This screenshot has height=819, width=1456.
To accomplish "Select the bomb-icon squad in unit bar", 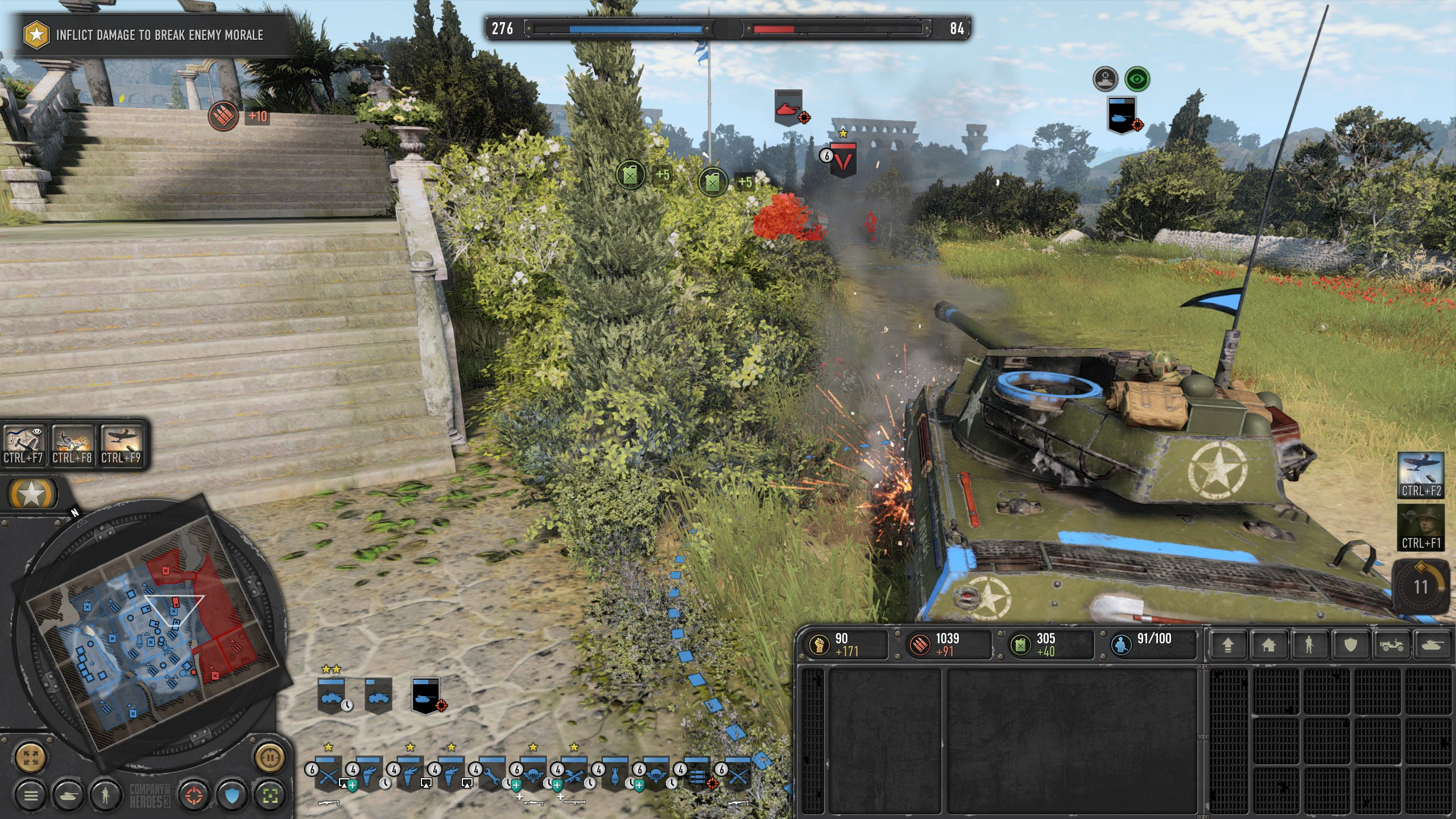I will 615,775.
